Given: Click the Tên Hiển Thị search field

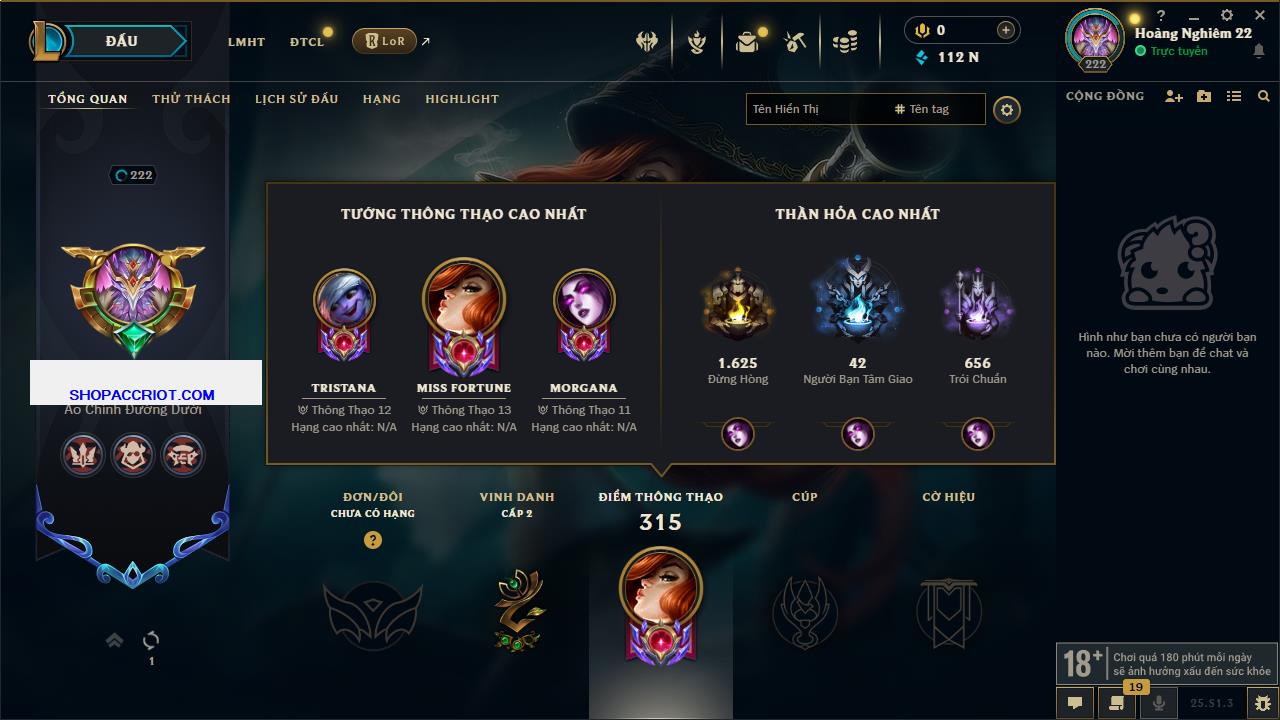Looking at the screenshot, I should [x=815, y=109].
